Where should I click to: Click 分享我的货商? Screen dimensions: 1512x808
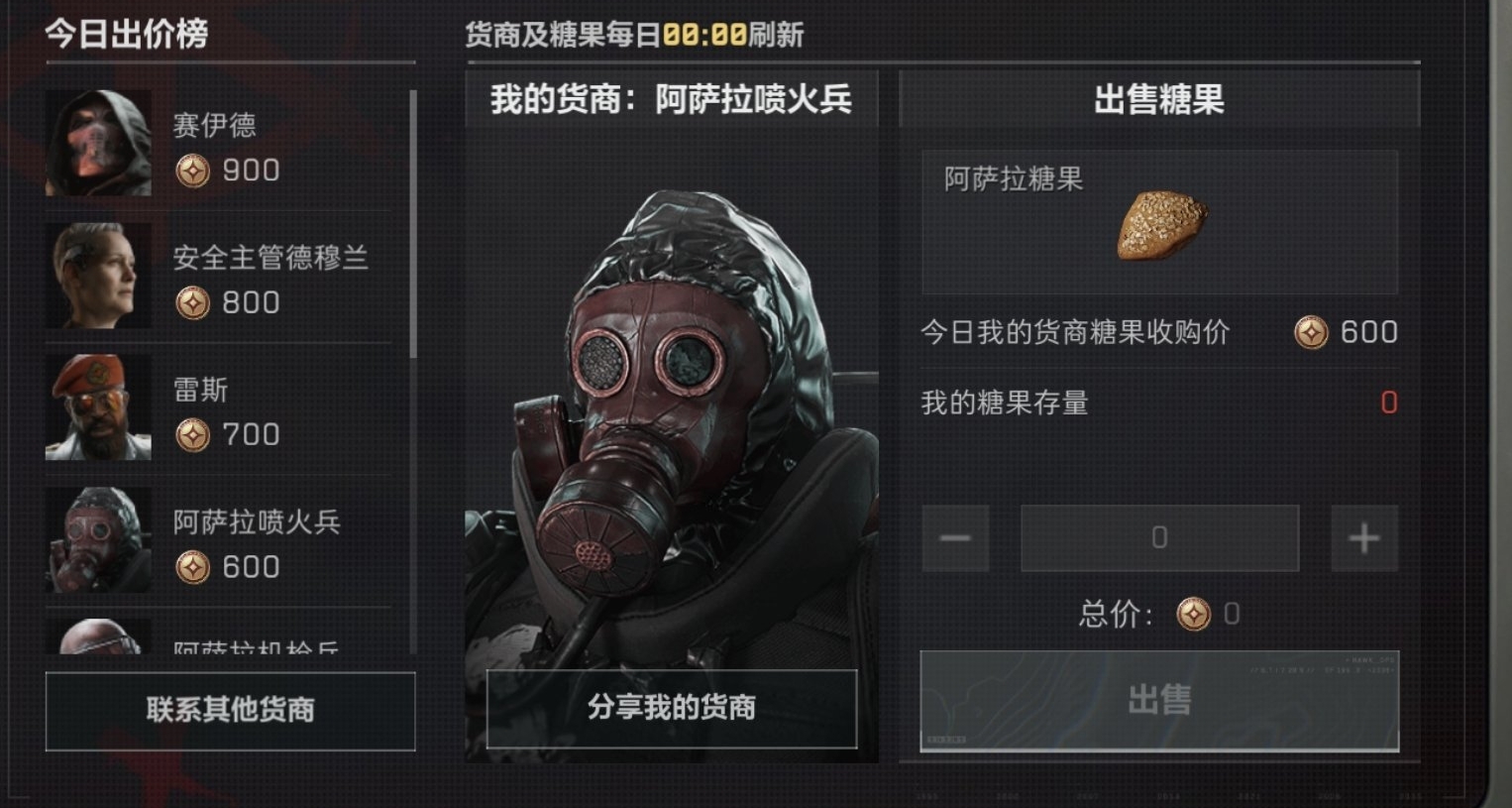pyautogui.click(x=674, y=708)
